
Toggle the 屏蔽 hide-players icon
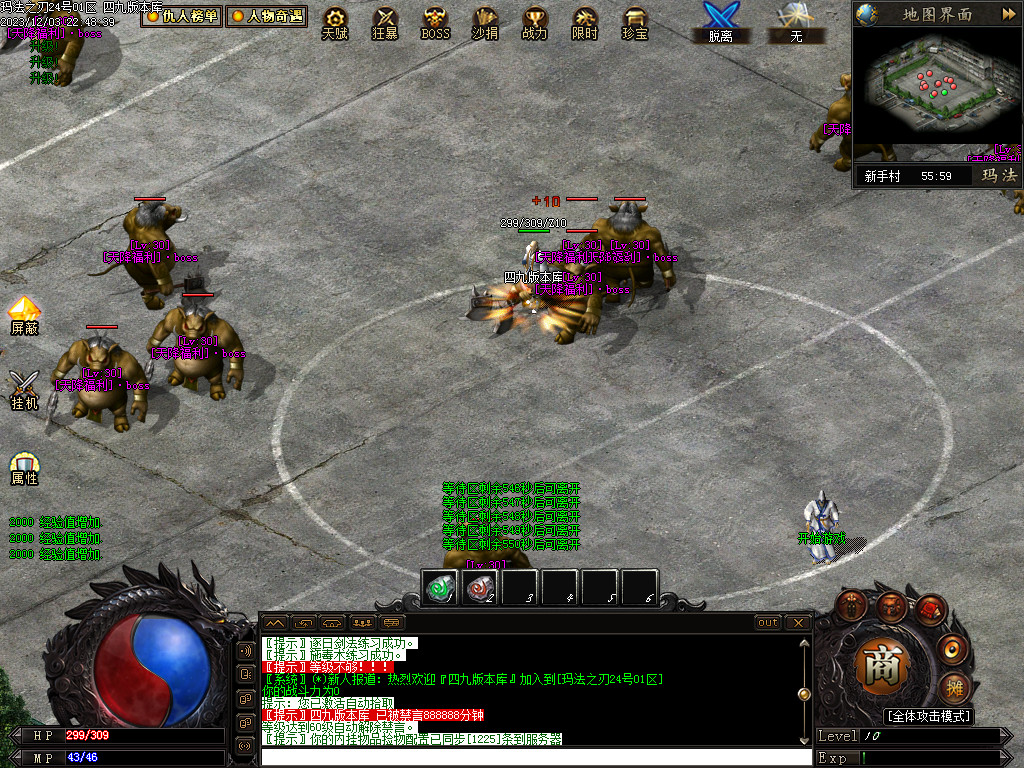point(25,315)
